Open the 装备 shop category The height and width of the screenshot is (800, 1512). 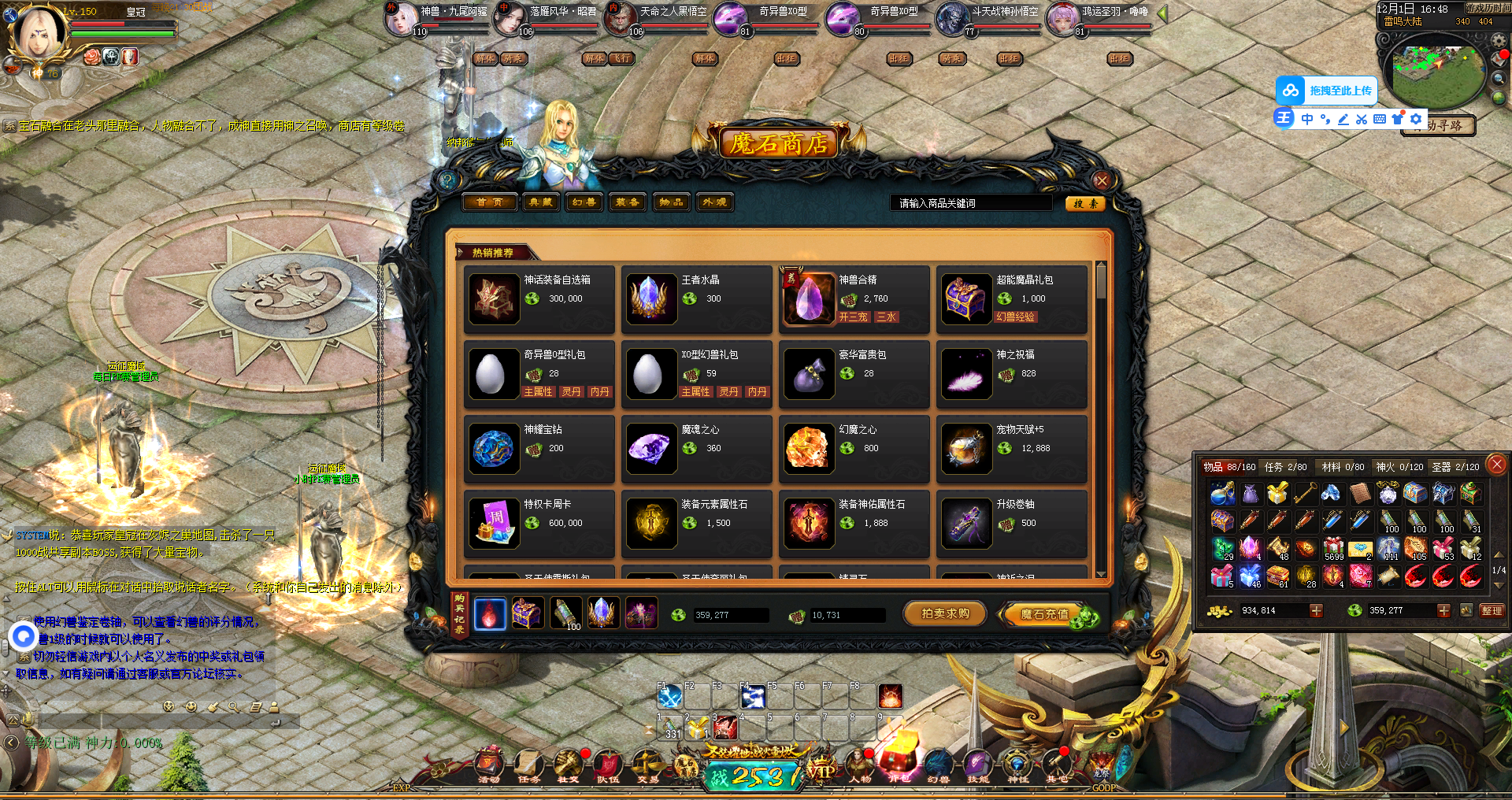coord(627,202)
